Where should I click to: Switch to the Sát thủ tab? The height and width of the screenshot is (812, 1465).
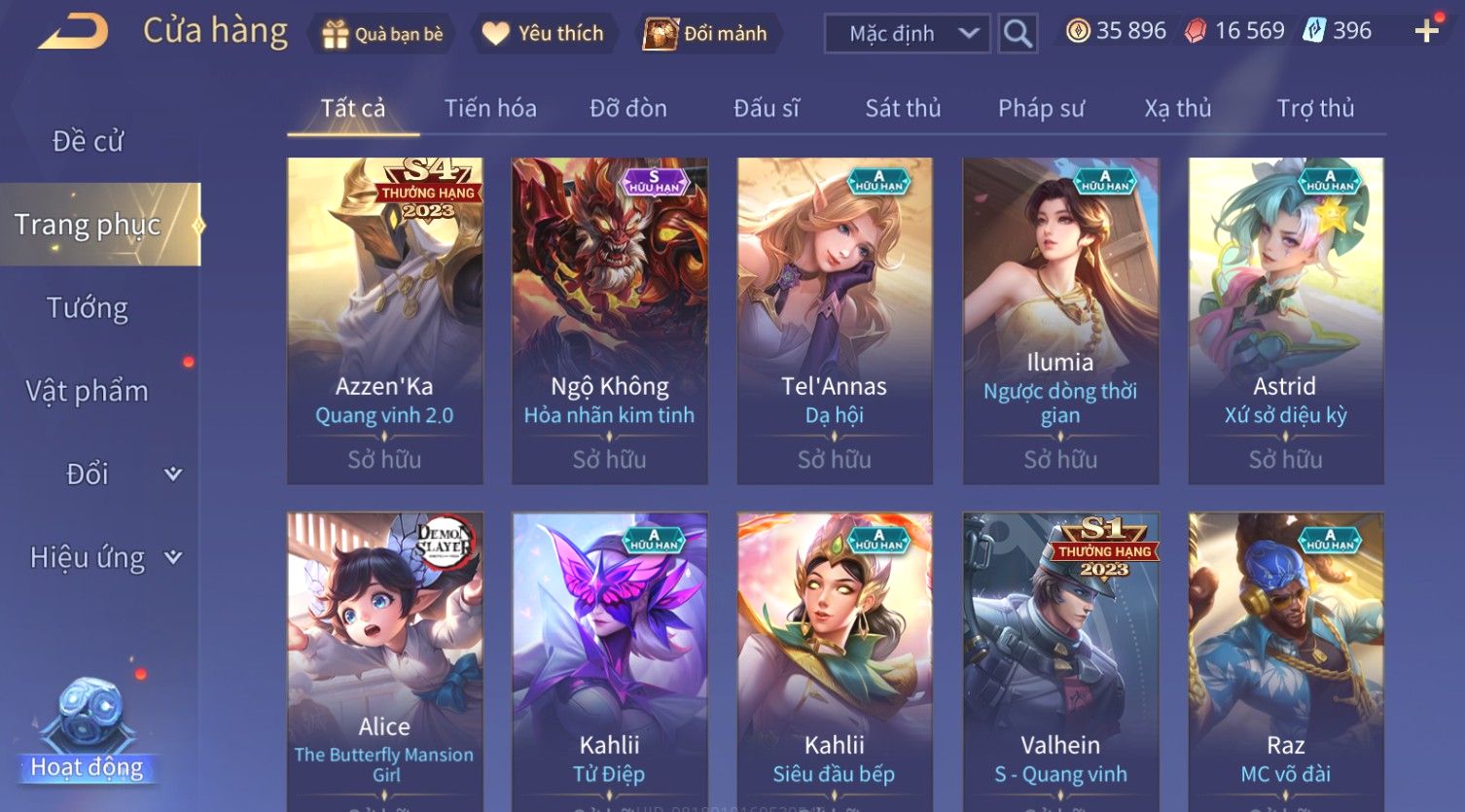coord(903,108)
